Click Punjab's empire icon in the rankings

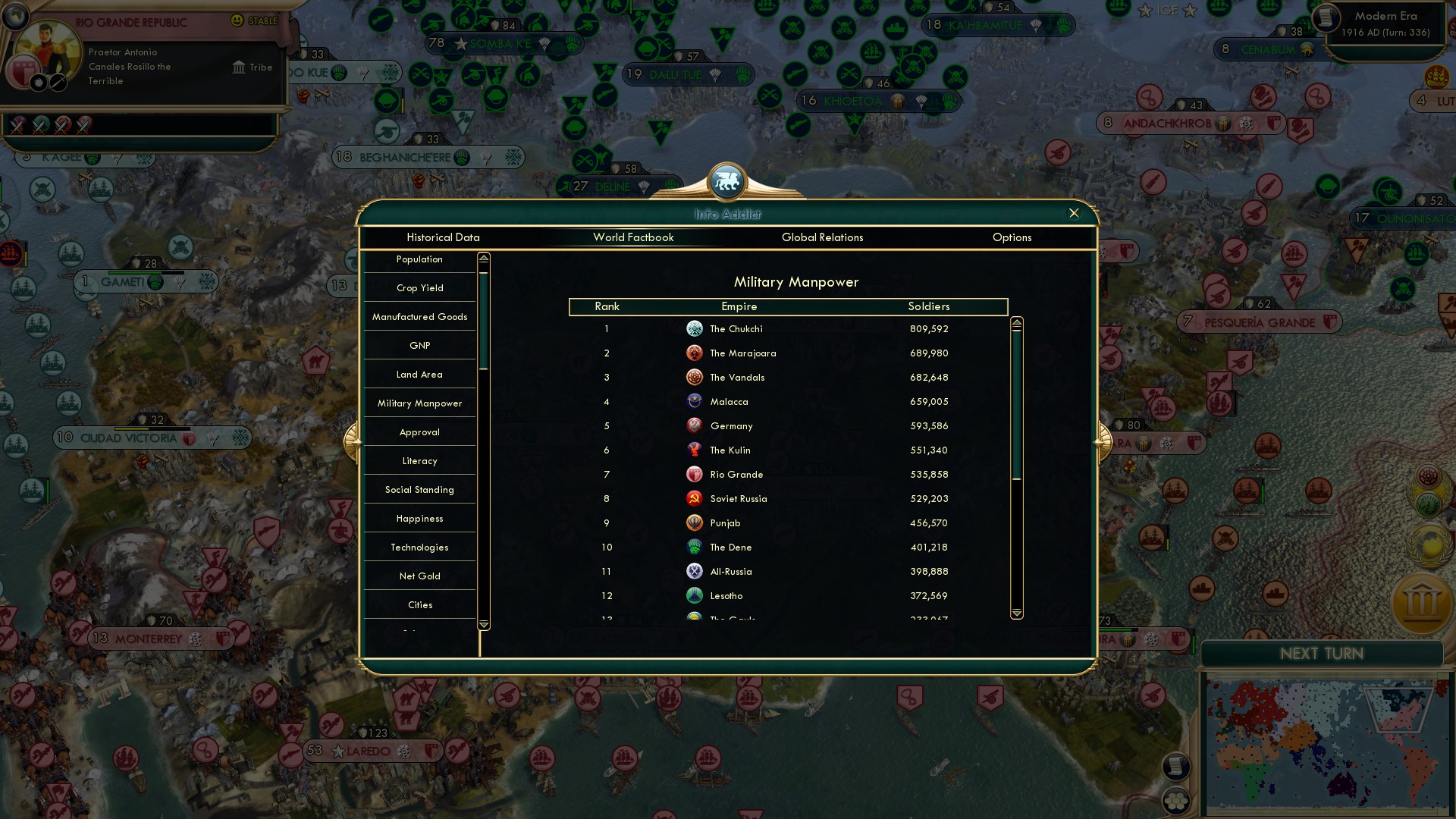[695, 522]
